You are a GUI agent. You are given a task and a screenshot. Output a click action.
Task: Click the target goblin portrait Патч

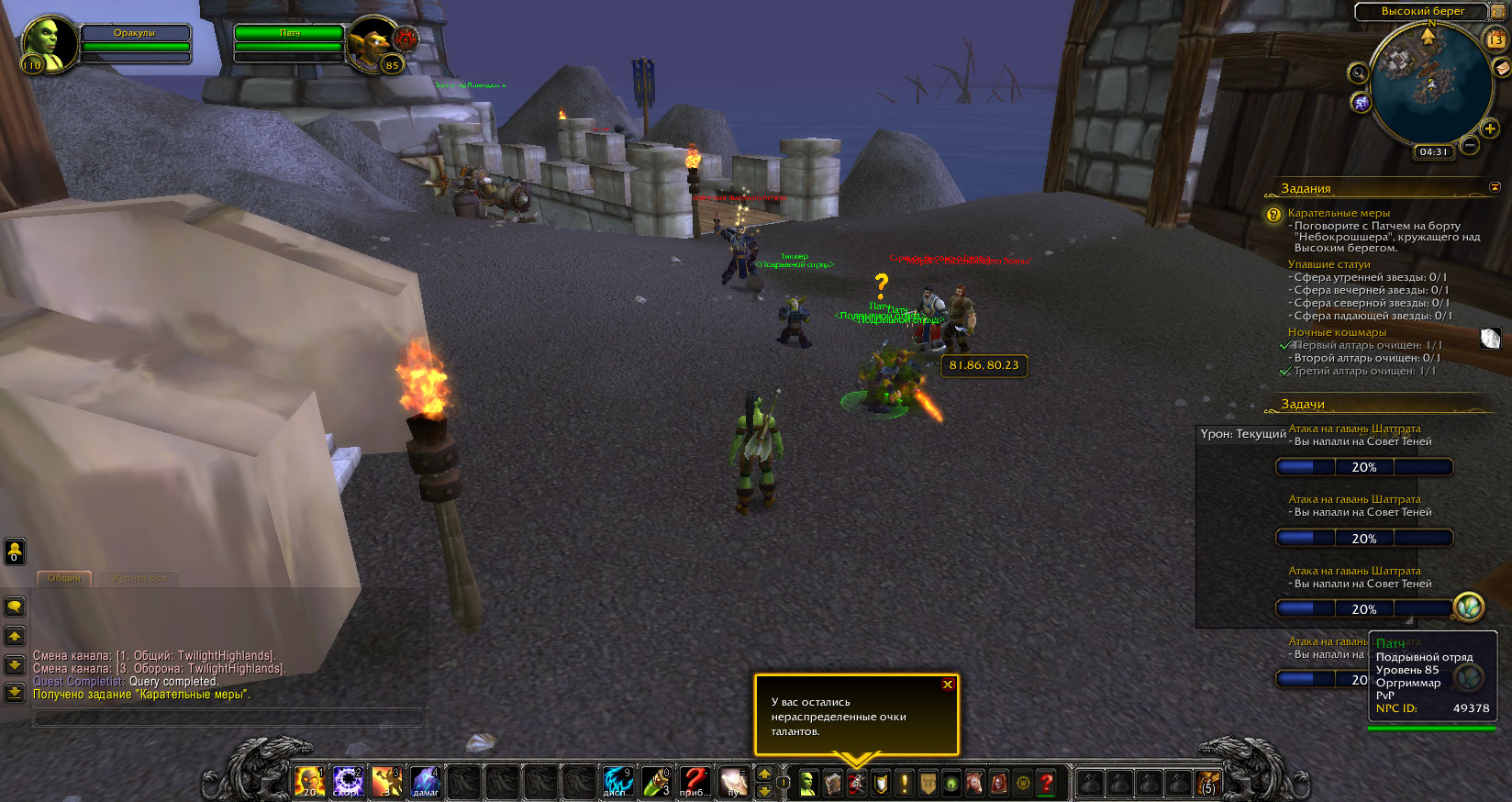coord(372,43)
